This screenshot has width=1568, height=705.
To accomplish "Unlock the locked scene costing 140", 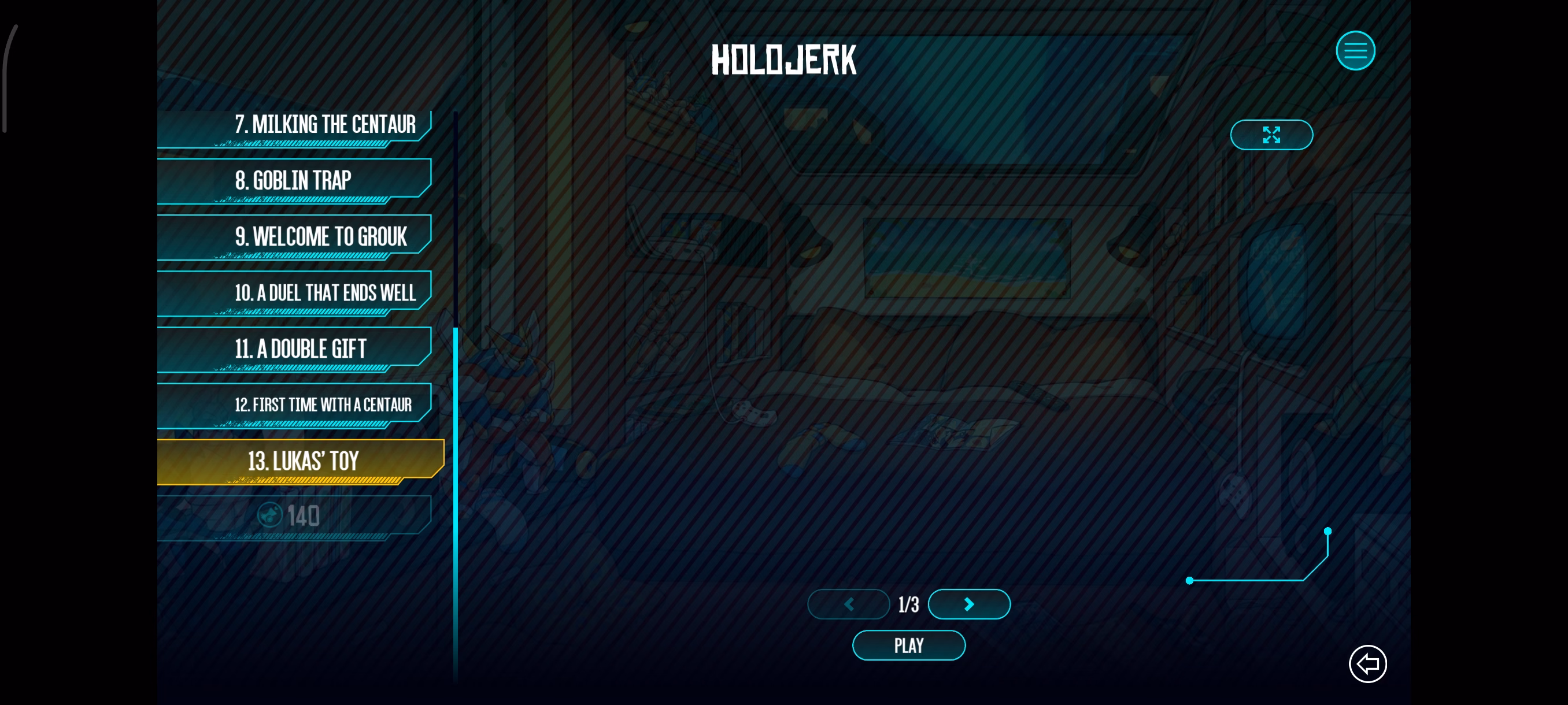I will tap(295, 517).
